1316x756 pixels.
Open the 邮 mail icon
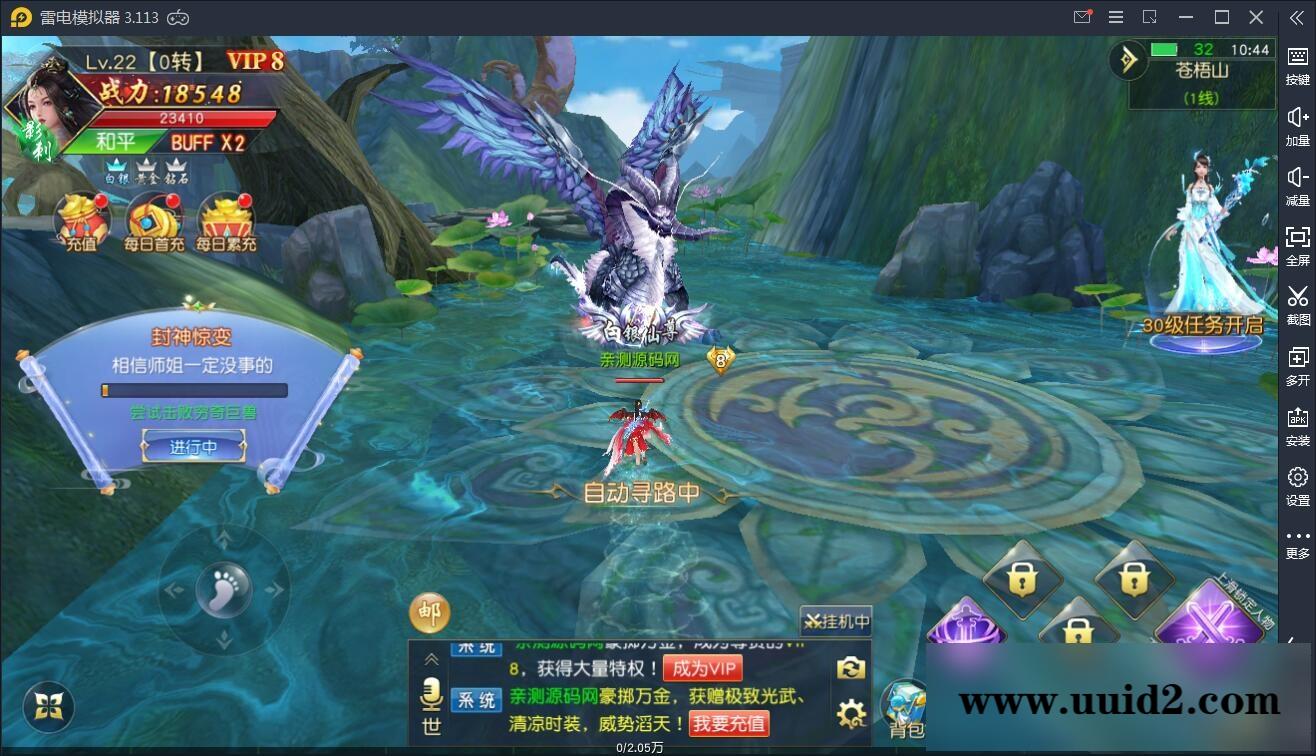coord(429,613)
